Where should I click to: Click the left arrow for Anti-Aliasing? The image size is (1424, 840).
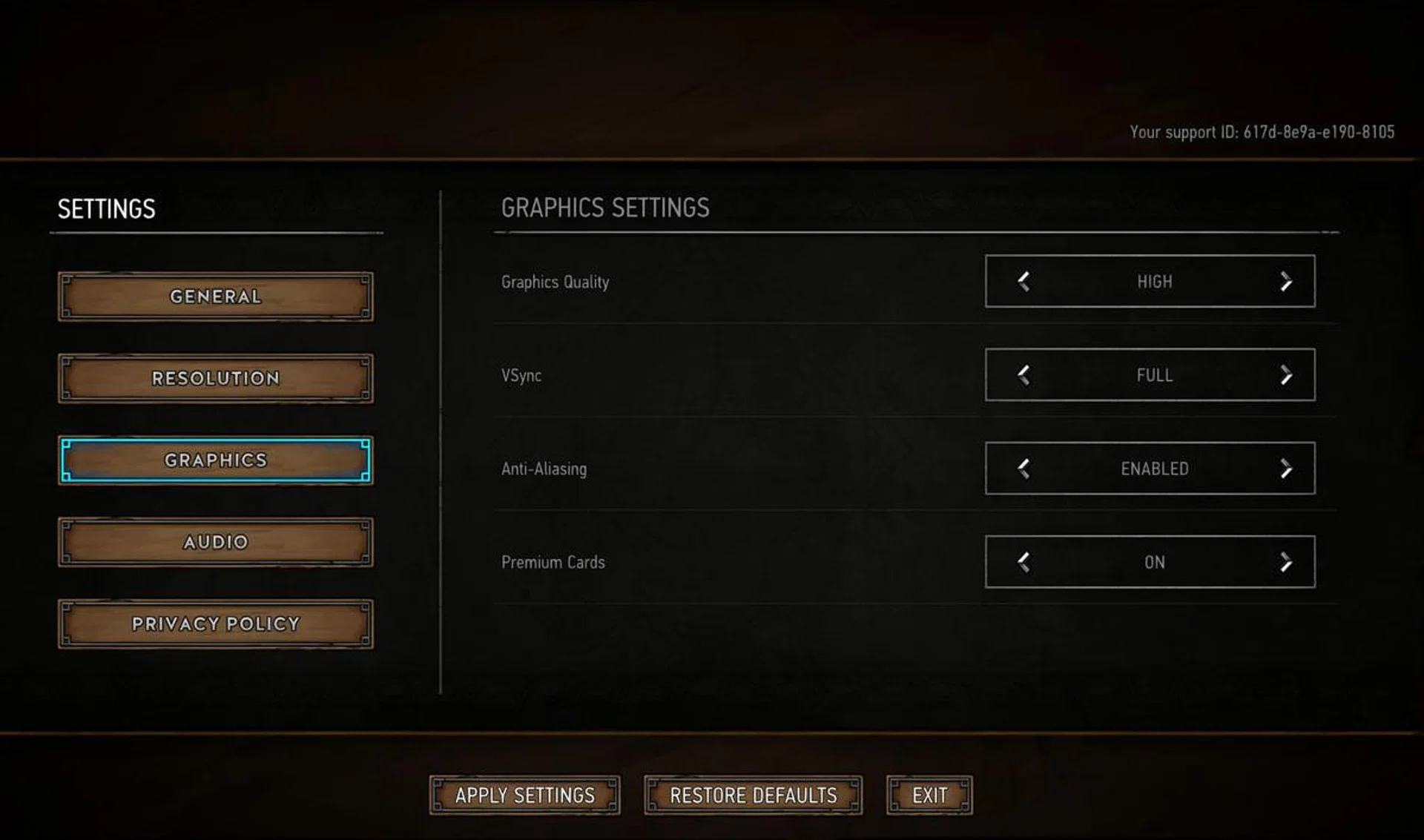1022,469
